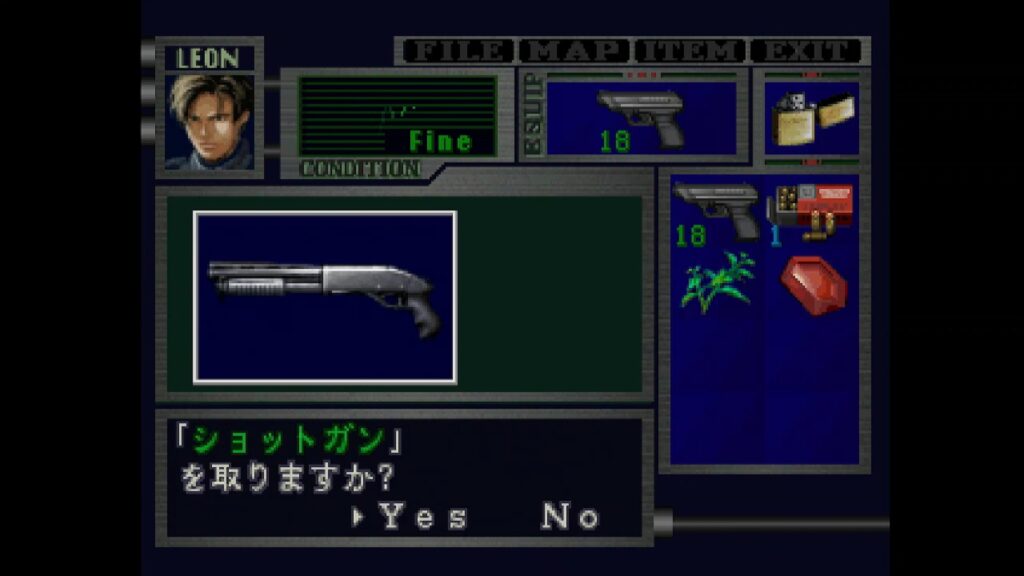Exit the inventory screen via EXIT
Screen dimensions: 1024x576
(x=806, y=51)
